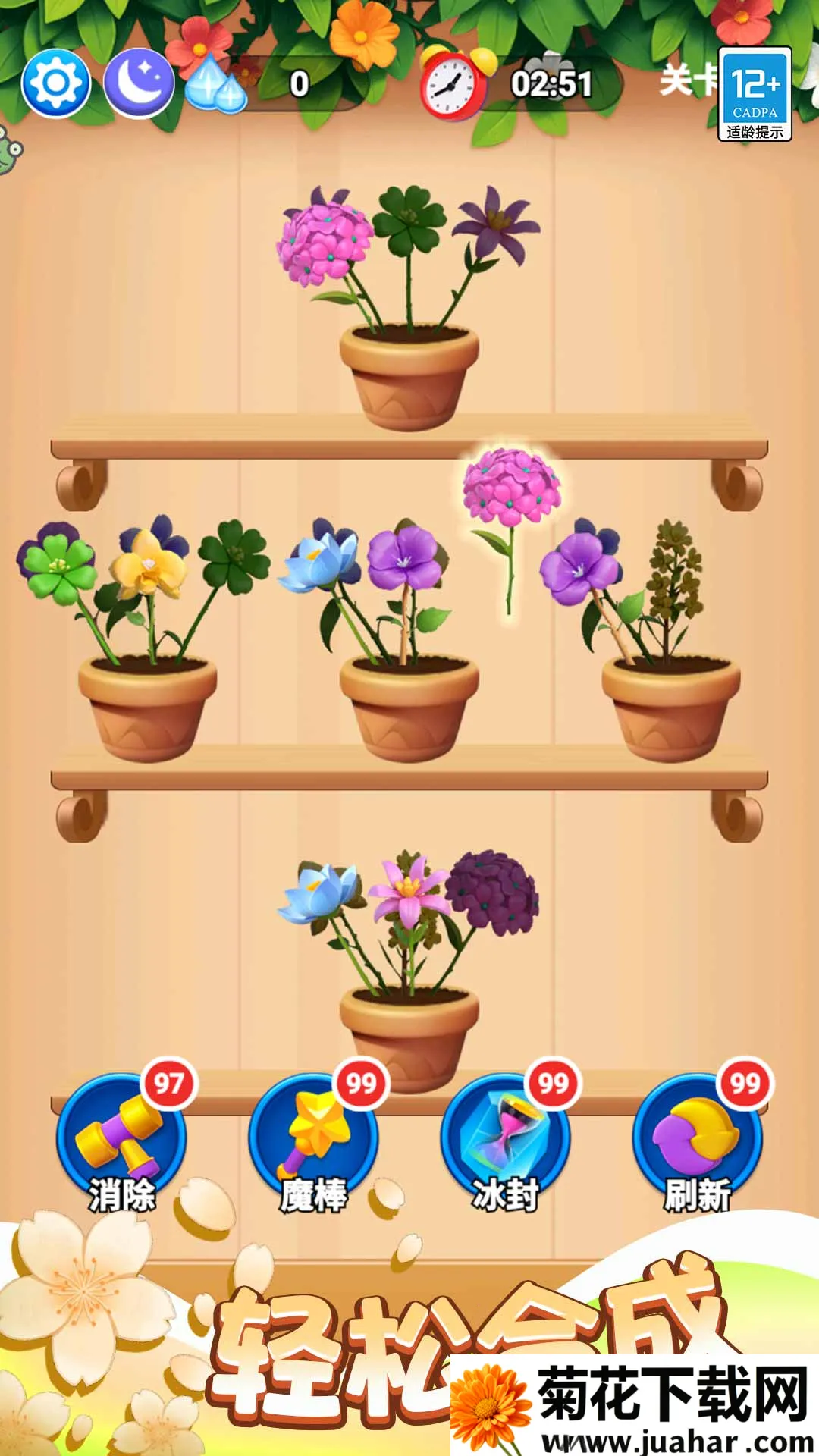The width and height of the screenshot is (819, 1456).
Task: Activate the 冰封 hourglass freeze power-up
Action: point(505,1139)
